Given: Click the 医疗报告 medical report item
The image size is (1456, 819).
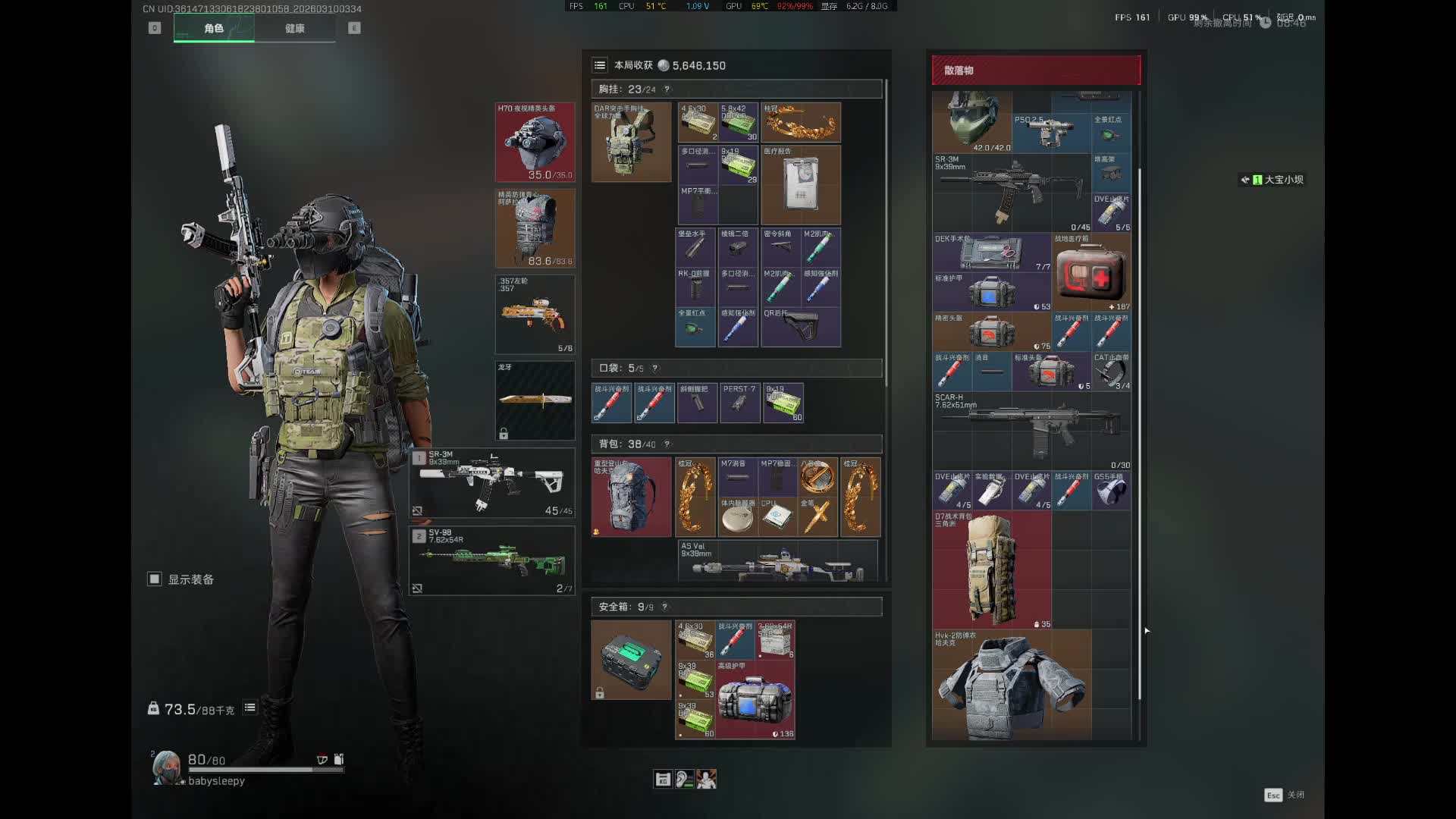Looking at the screenshot, I should click(x=800, y=185).
